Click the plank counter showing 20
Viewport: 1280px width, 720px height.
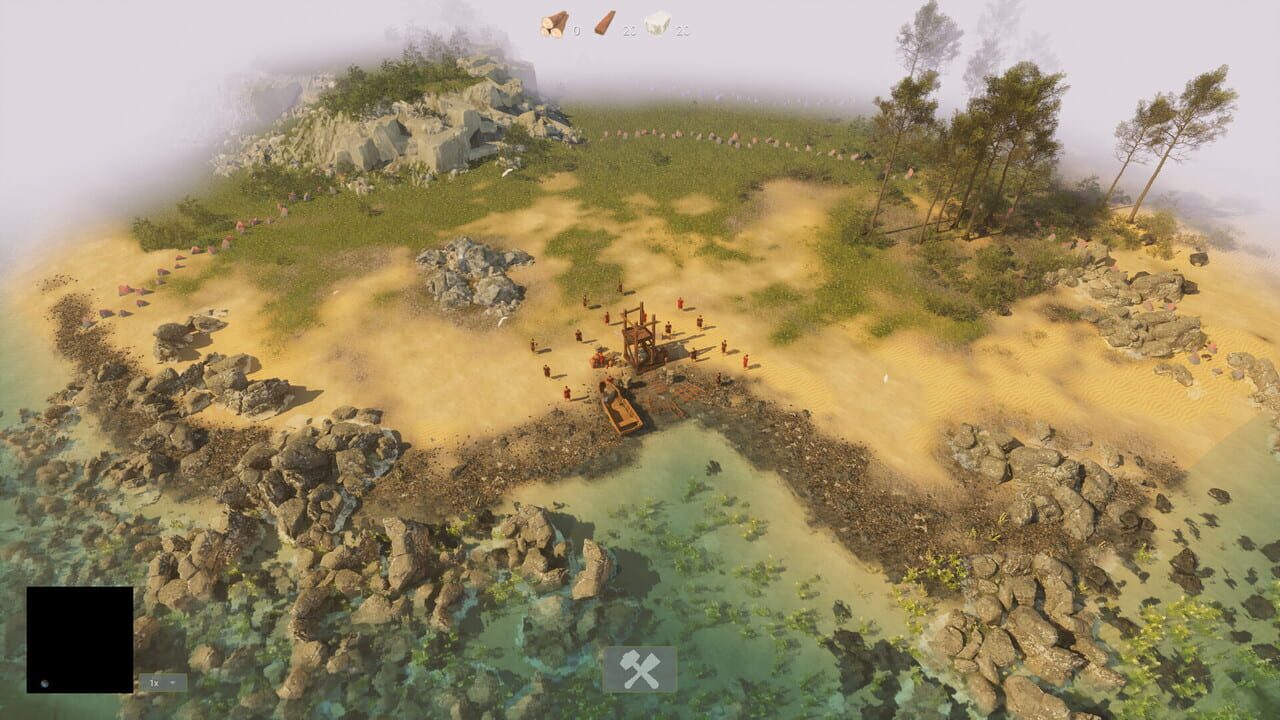click(x=628, y=29)
